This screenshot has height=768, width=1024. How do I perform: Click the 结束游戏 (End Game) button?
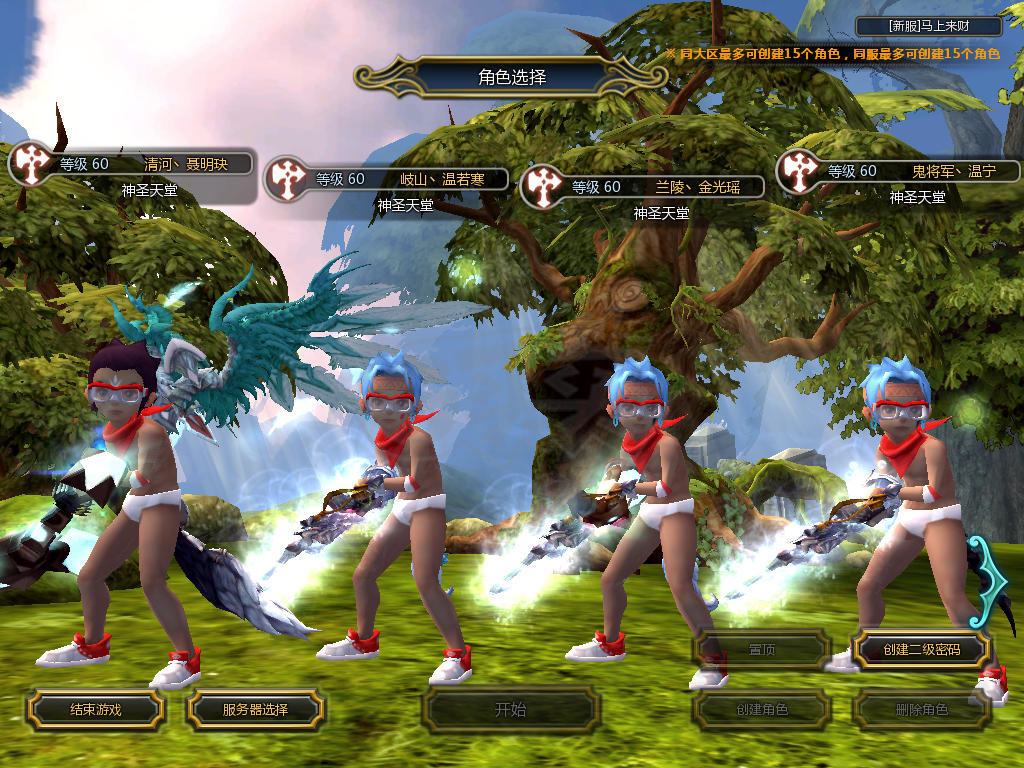[95, 709]
